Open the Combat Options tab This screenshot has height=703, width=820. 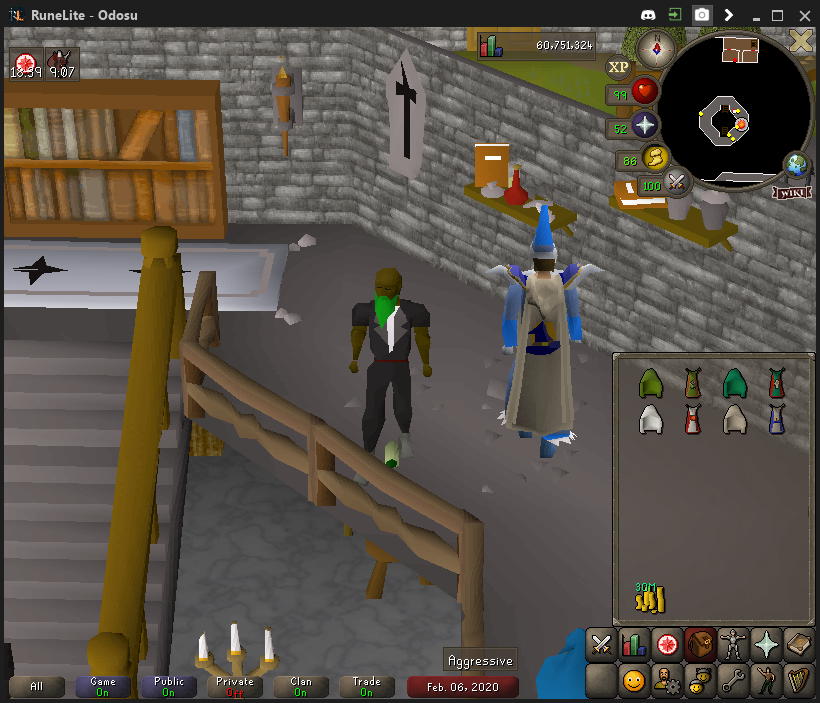(x=601, y=644)
